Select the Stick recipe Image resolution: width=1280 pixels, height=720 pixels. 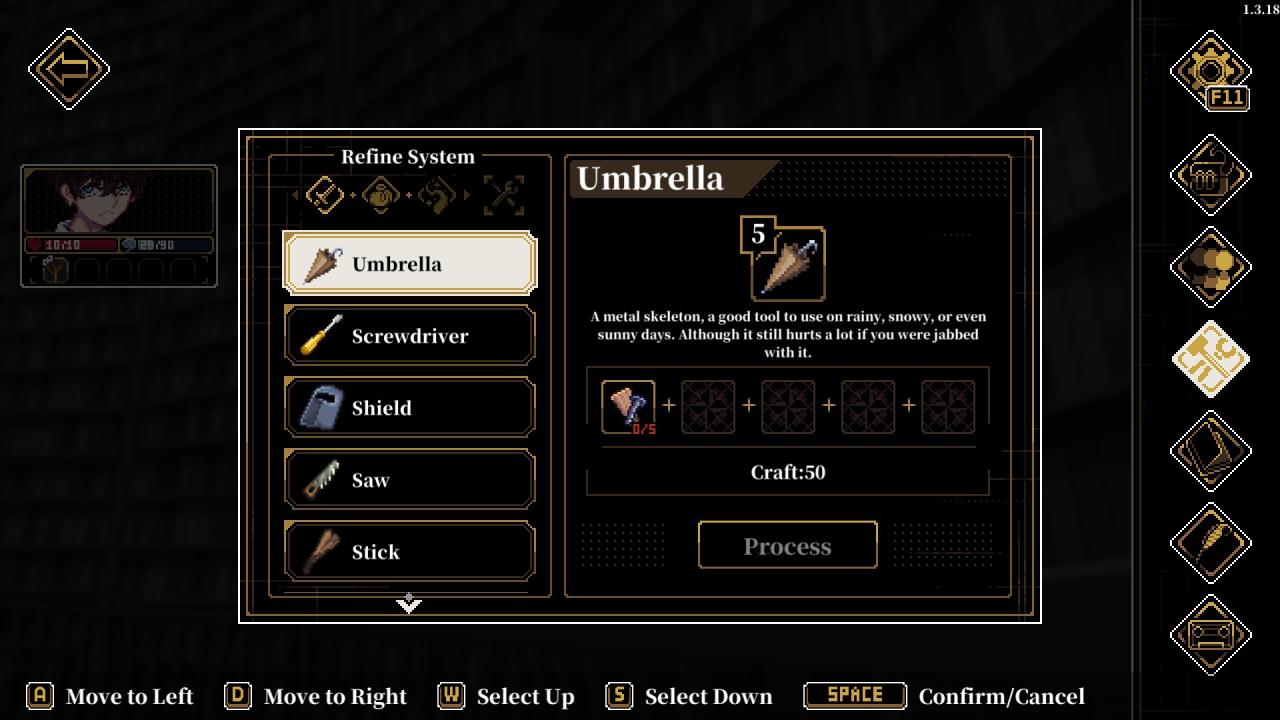pos(410,551)
